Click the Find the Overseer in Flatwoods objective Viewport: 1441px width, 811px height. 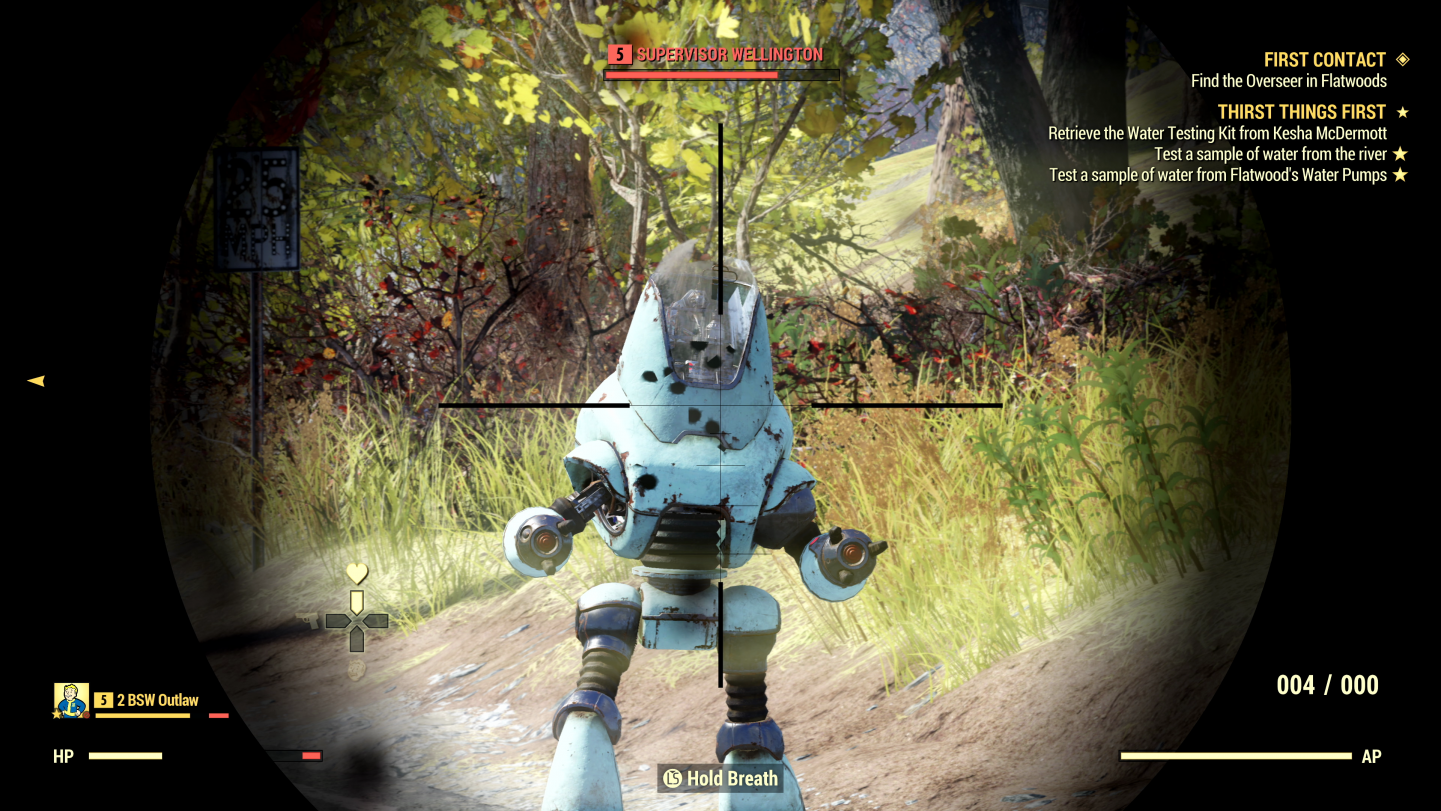1288,81
